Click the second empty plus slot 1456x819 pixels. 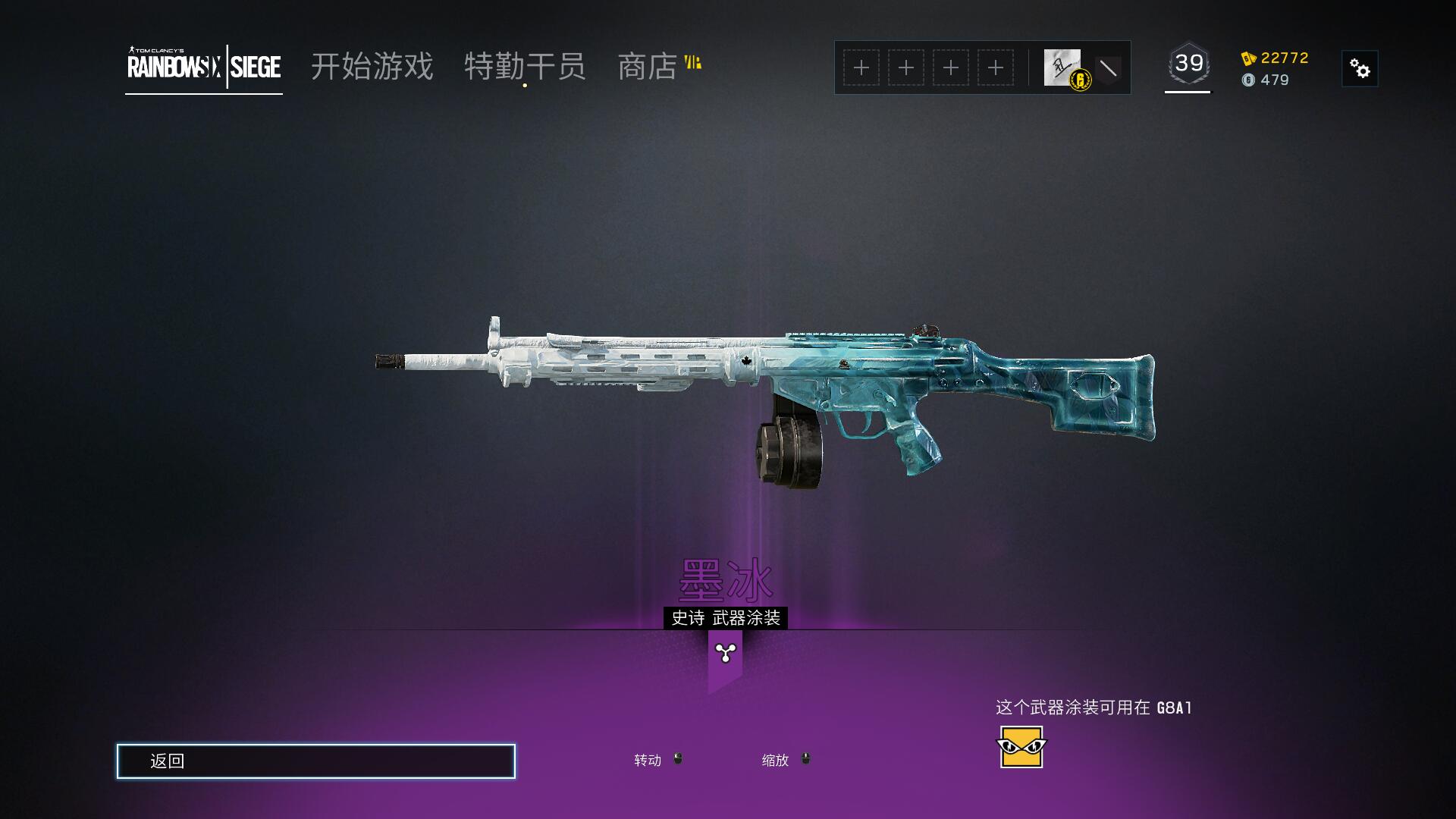point(905,67)
